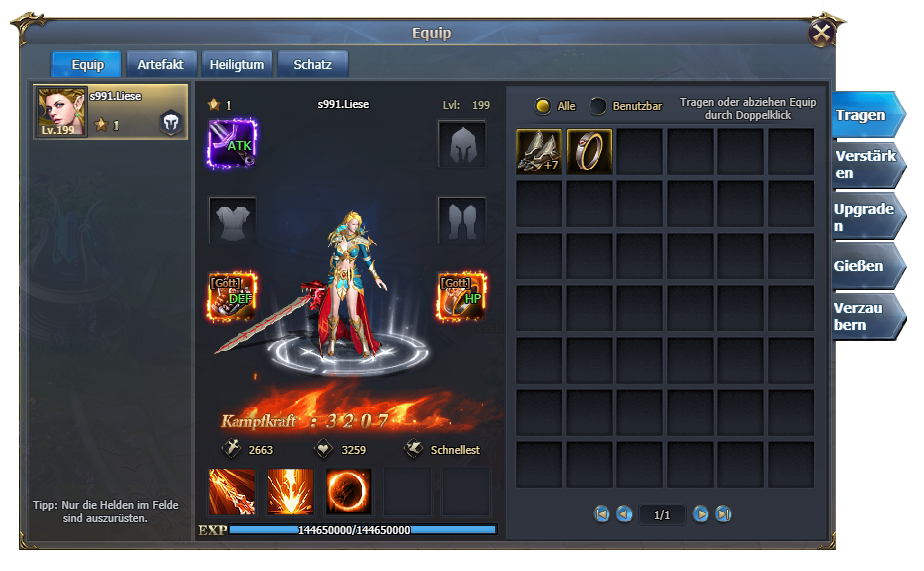Click the purple ATK weapon slot
Screen dimensions: 924x571
[233, 143]
